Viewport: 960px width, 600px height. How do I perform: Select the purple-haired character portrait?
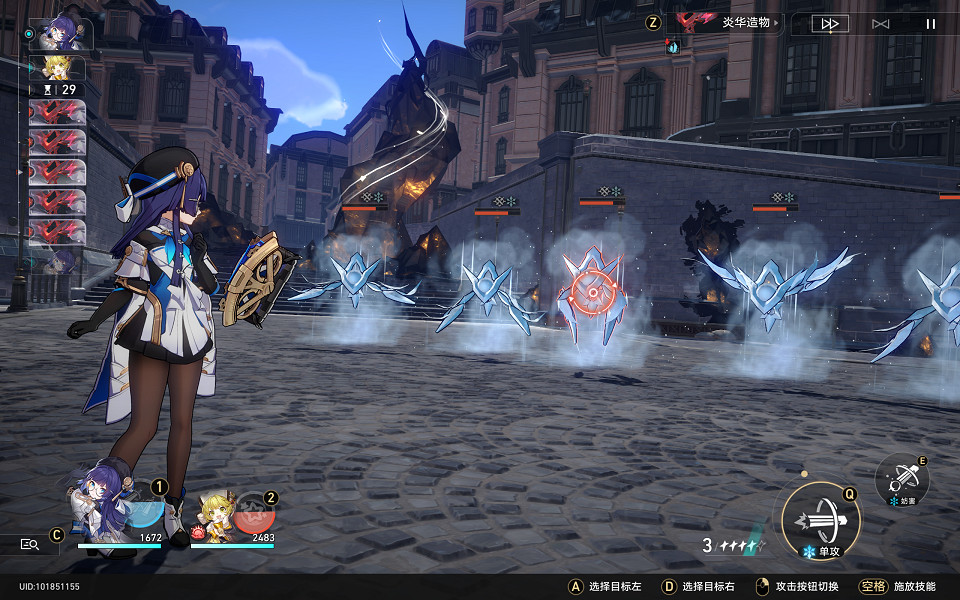click(x=98, y=500)
